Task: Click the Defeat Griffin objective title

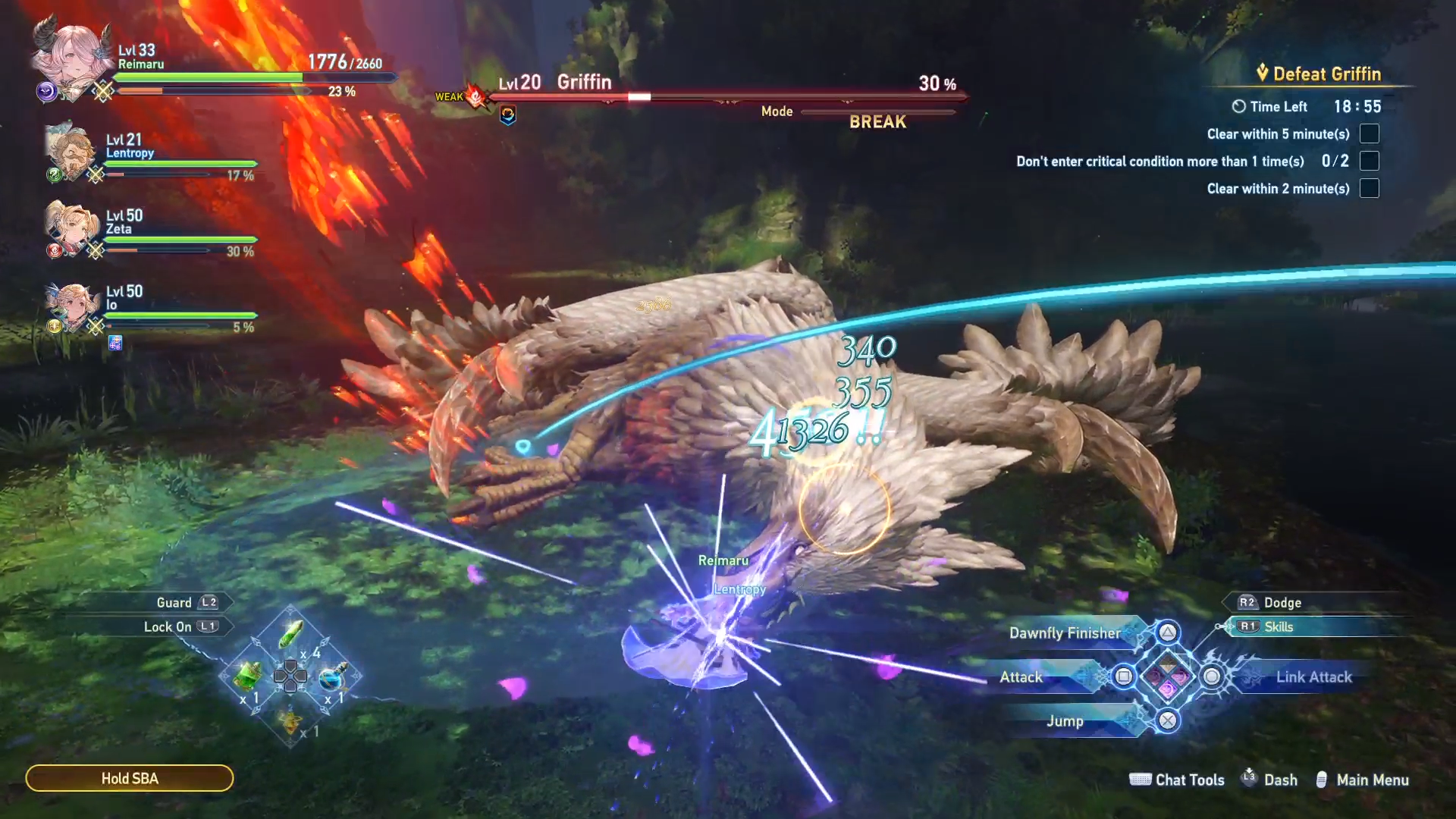Action: point(1326,74)
